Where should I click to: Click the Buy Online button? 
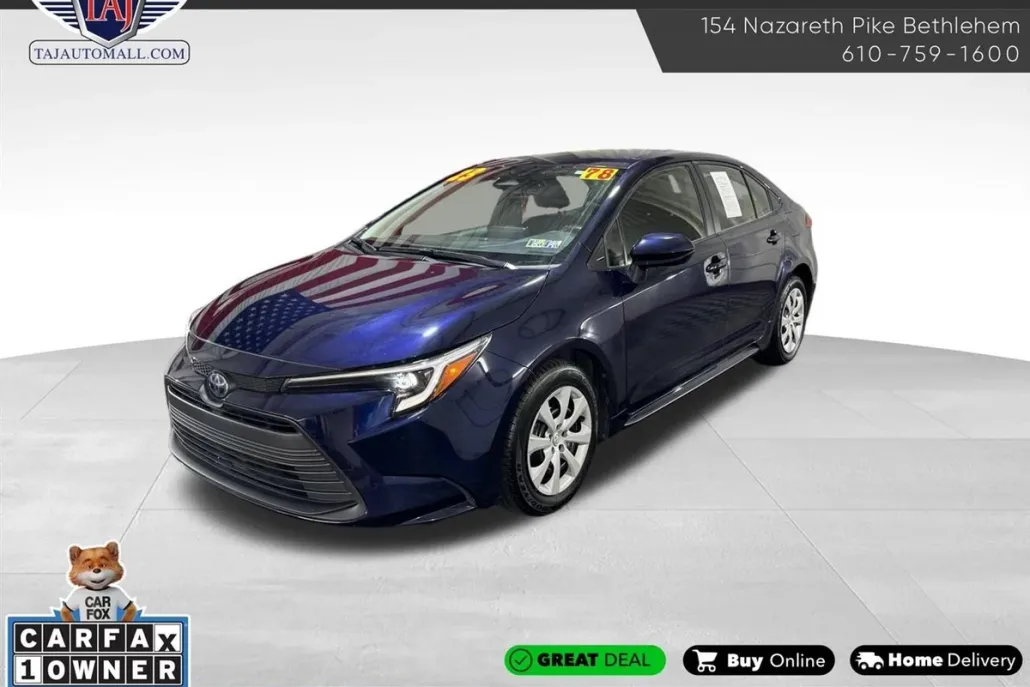pyautogui.click(x=758, y=660)
